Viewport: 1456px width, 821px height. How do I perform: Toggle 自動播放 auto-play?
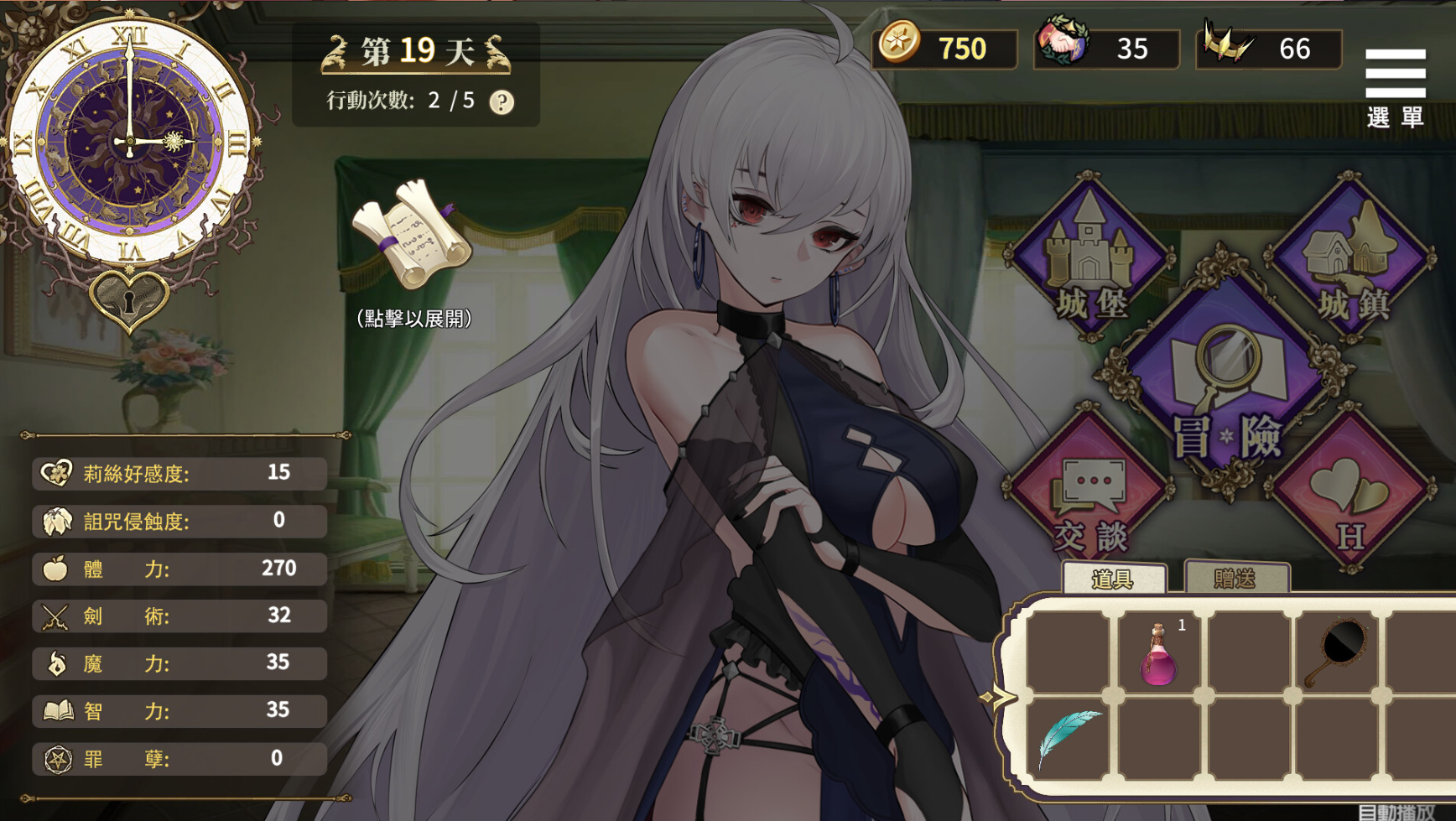[1396, 812]
